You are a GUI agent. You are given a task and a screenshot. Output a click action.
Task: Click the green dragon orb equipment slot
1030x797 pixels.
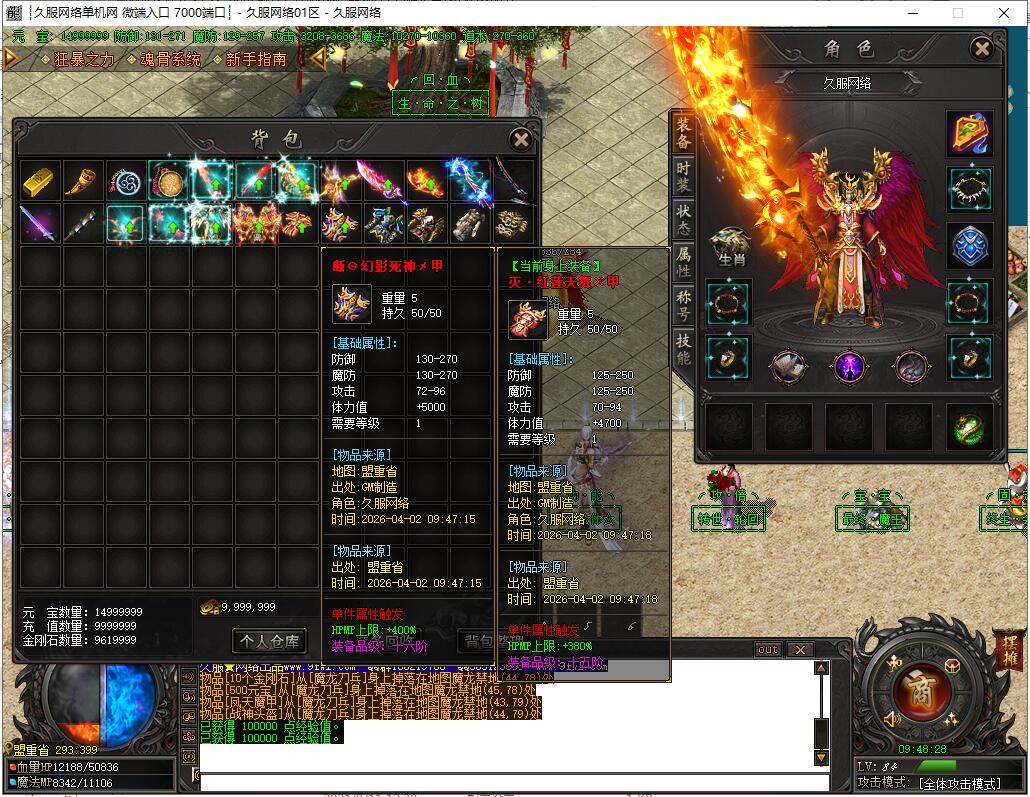969,428
